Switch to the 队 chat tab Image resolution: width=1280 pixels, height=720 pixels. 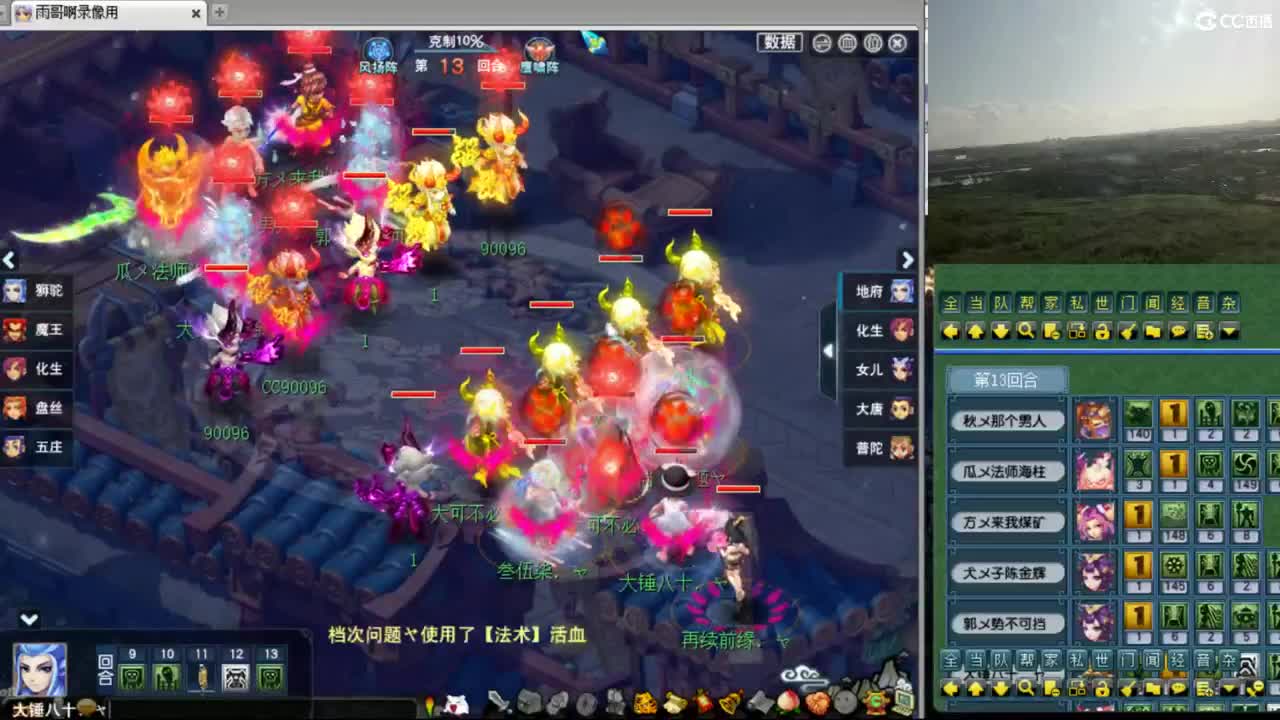tap(998, 304)
